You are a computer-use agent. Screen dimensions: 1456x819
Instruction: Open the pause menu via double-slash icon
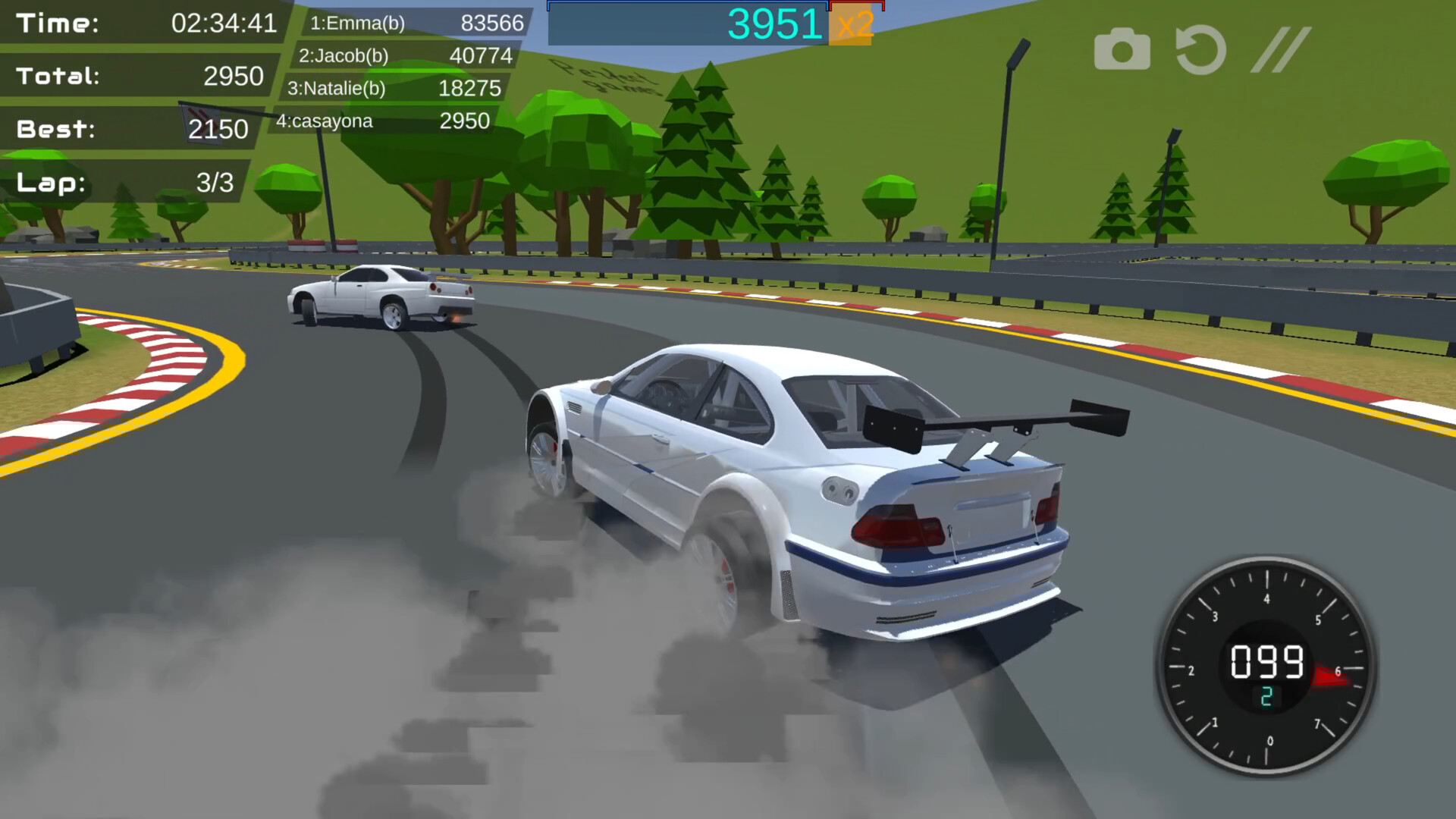[1280, 50]
